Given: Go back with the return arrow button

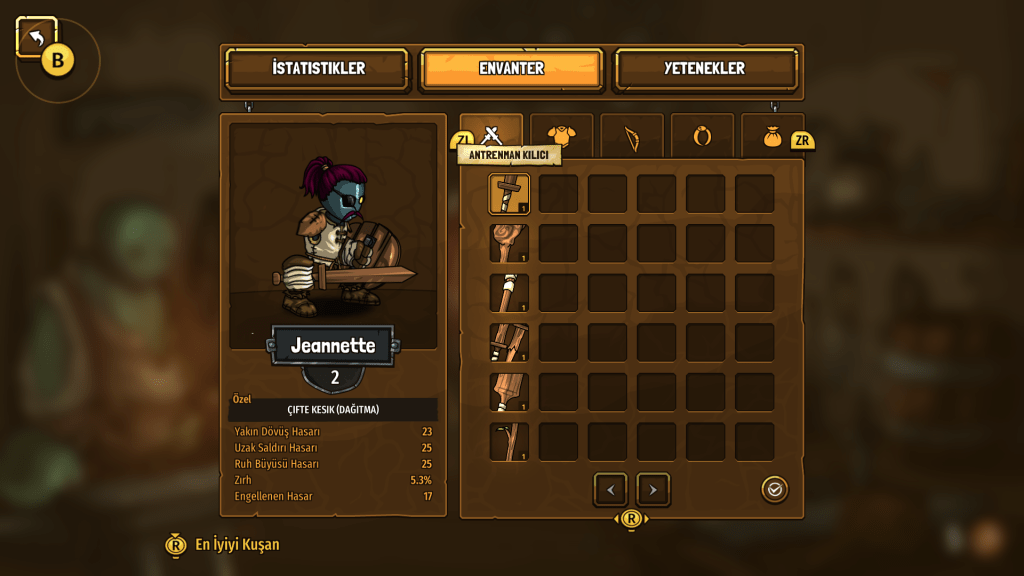Looking at the screenshot, I should click(36, 38).
